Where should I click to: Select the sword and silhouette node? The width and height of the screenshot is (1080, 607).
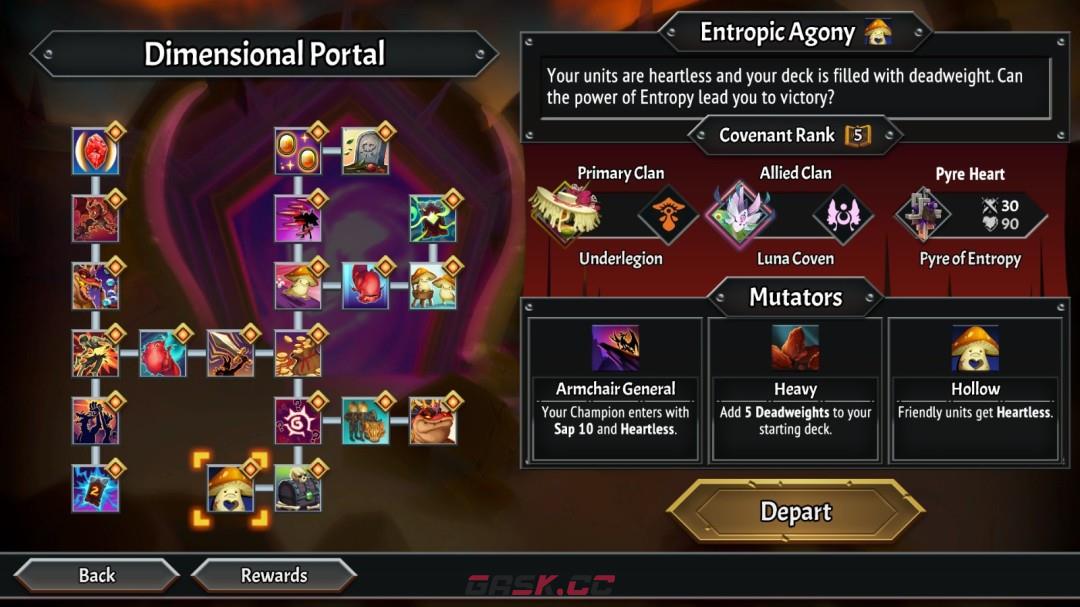230,353
